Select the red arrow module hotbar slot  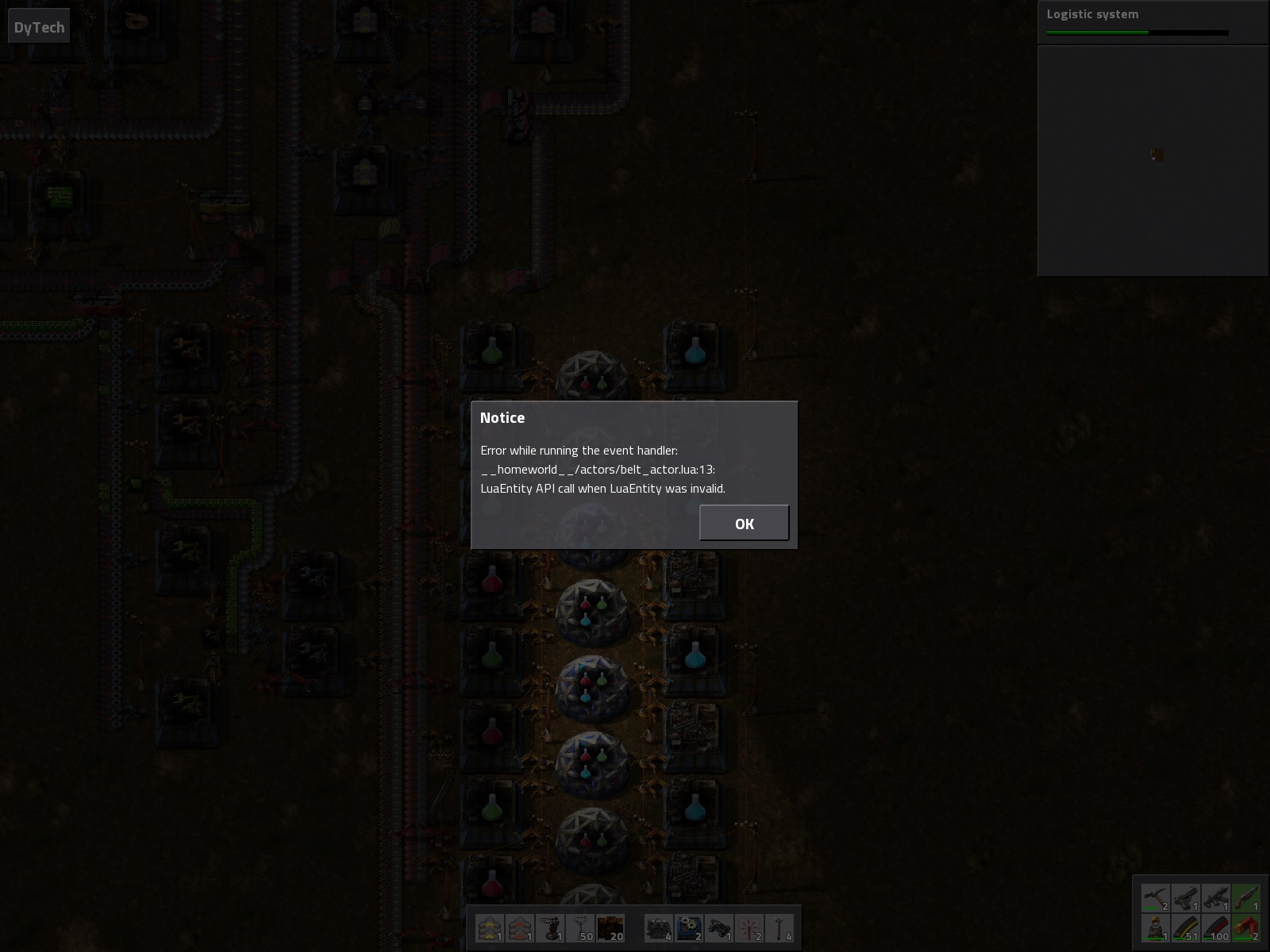click(520, 927)
